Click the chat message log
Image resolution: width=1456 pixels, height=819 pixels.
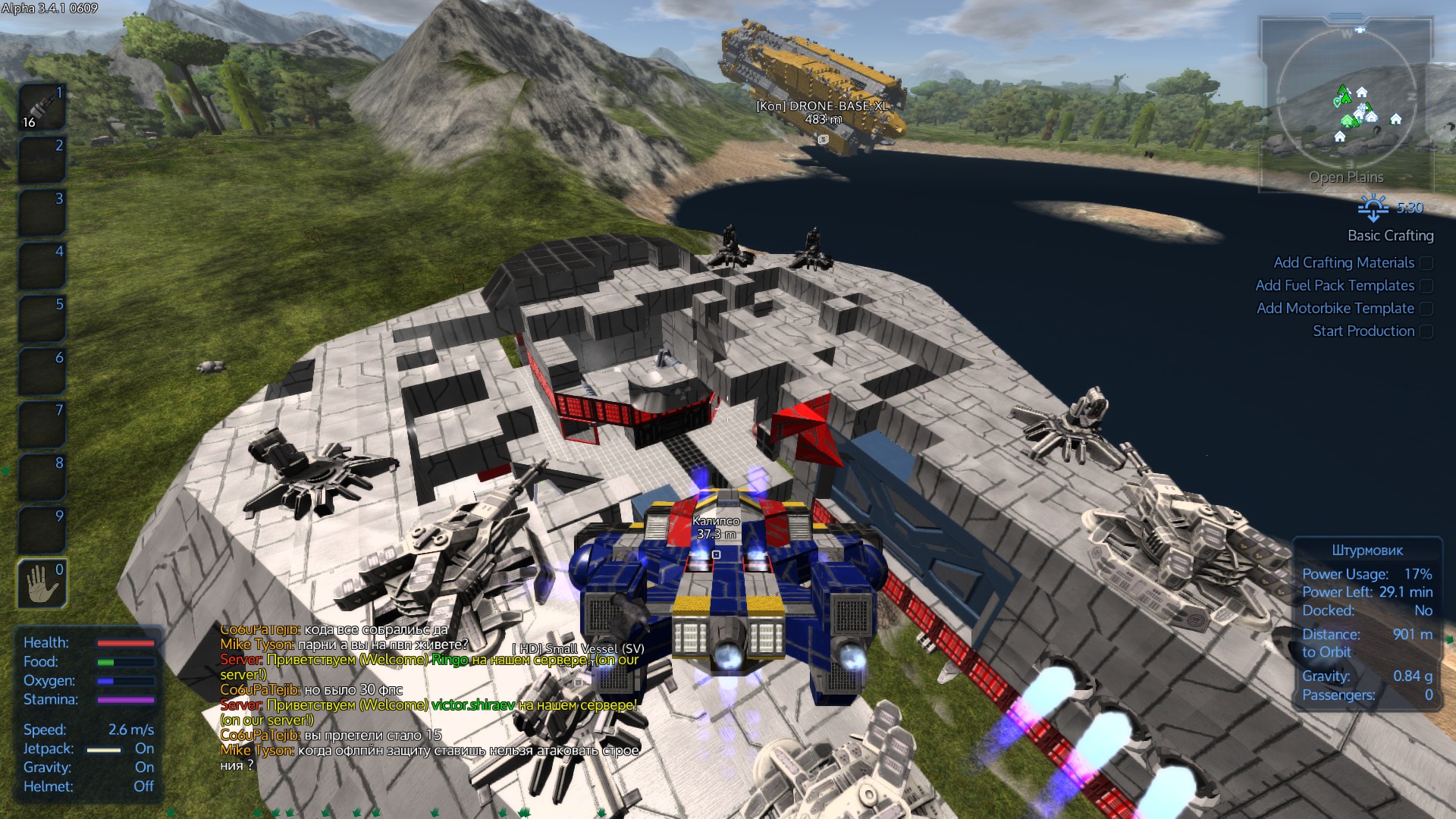[x=430, y=698]
